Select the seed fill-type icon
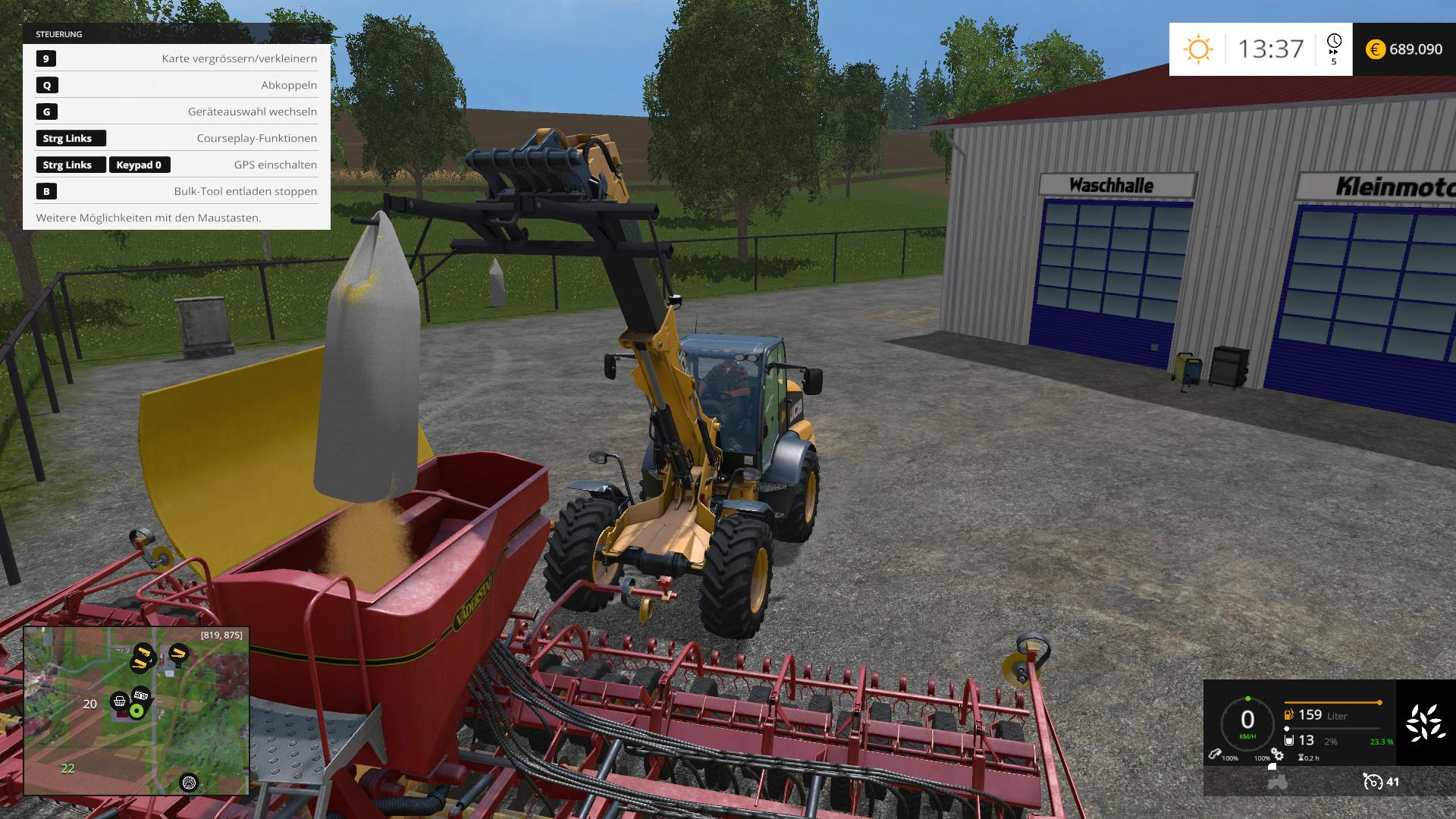The image size is (1456, 819). pyautogui.click(x=1425, y=722)
